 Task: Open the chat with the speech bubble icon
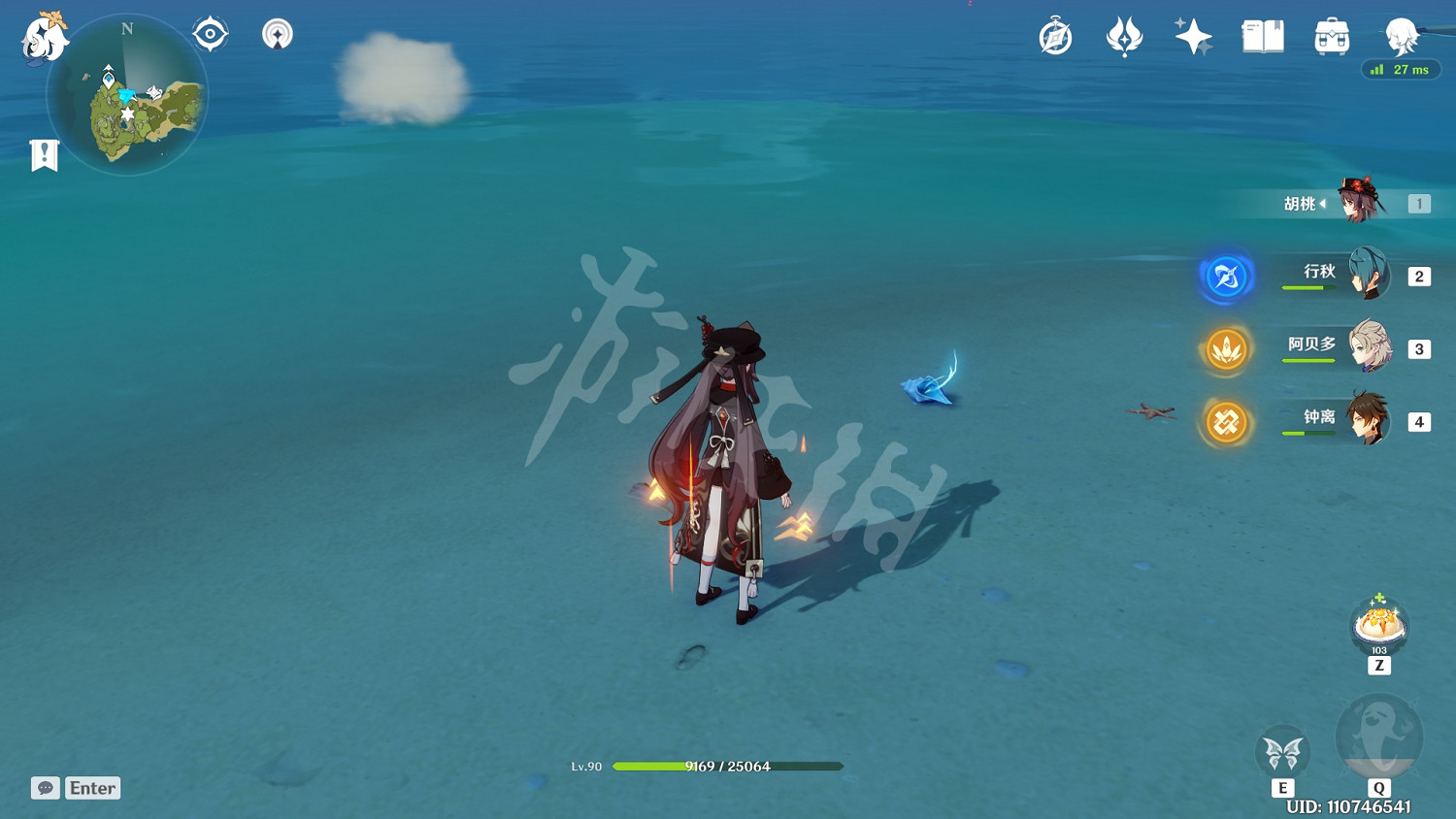pyautogui.click(x=46, y=787)
